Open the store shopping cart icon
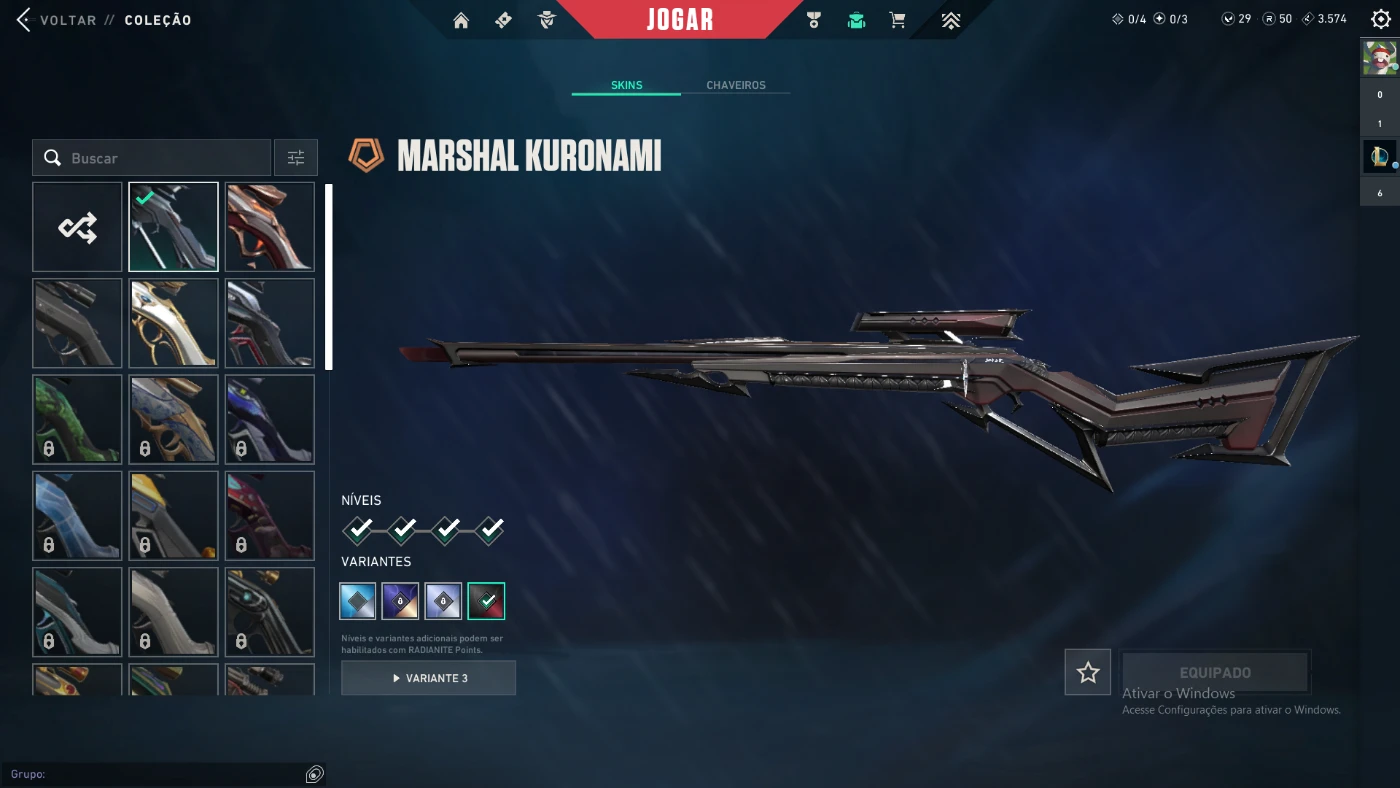This screenshot has height=788, width=1400. 897,20
